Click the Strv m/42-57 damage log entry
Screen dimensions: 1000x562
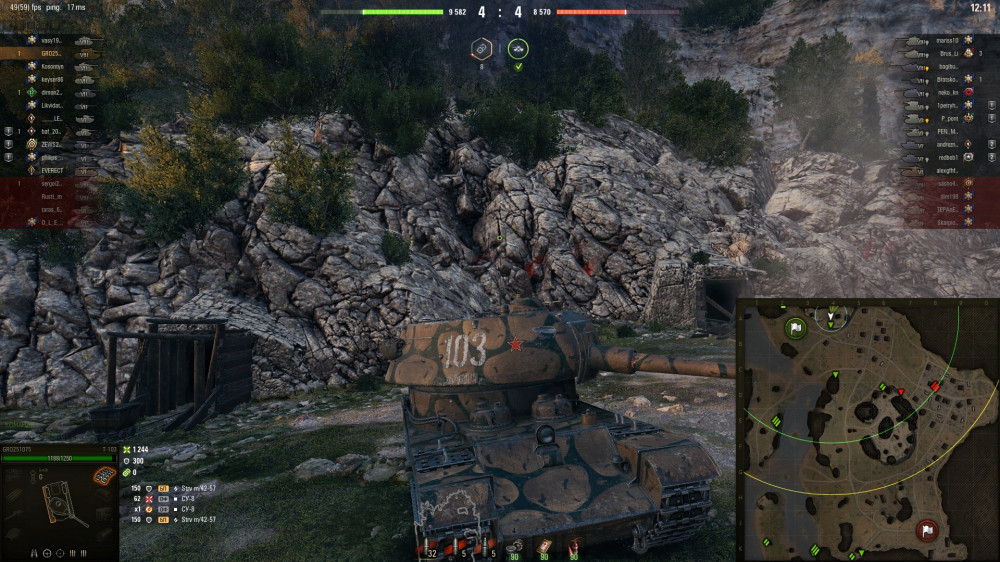(x=198, y=489)
